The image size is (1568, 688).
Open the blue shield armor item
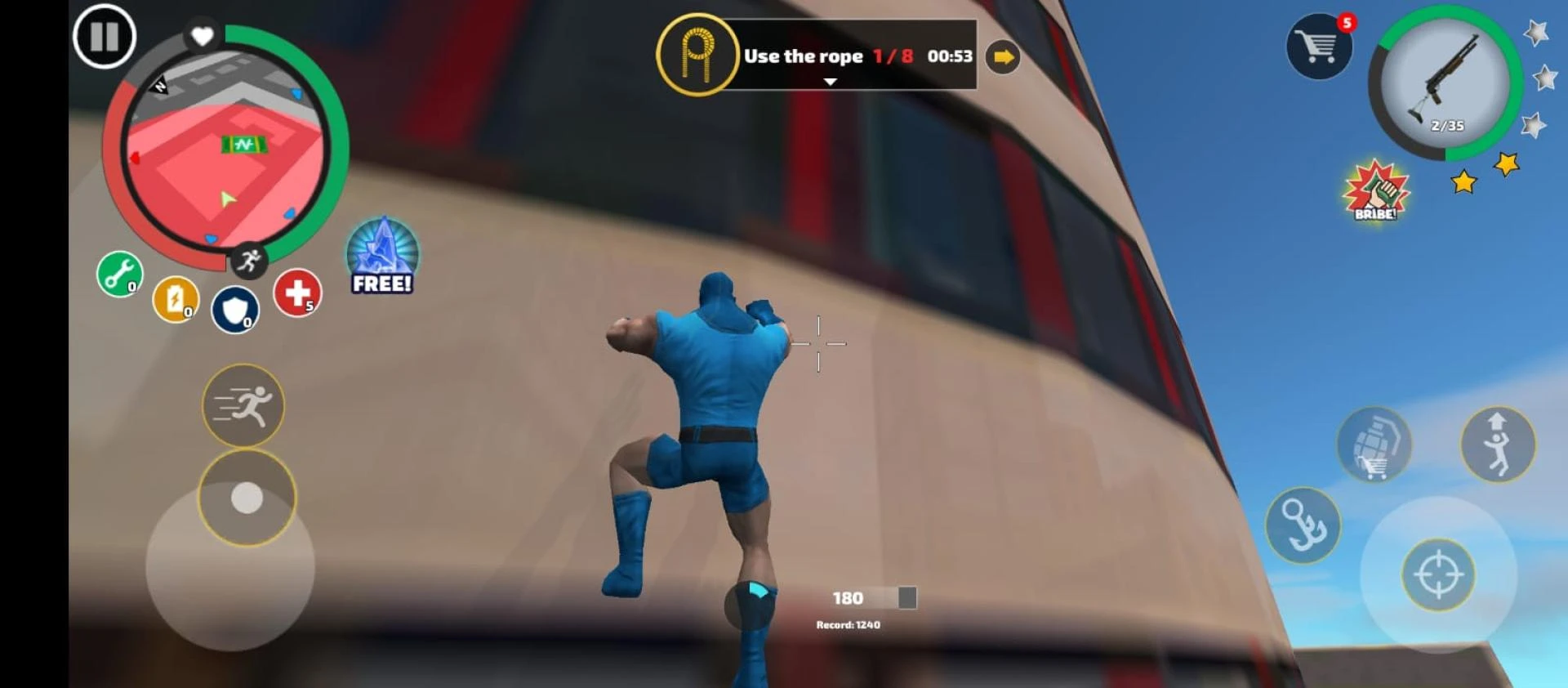click(x=235, y=309)
